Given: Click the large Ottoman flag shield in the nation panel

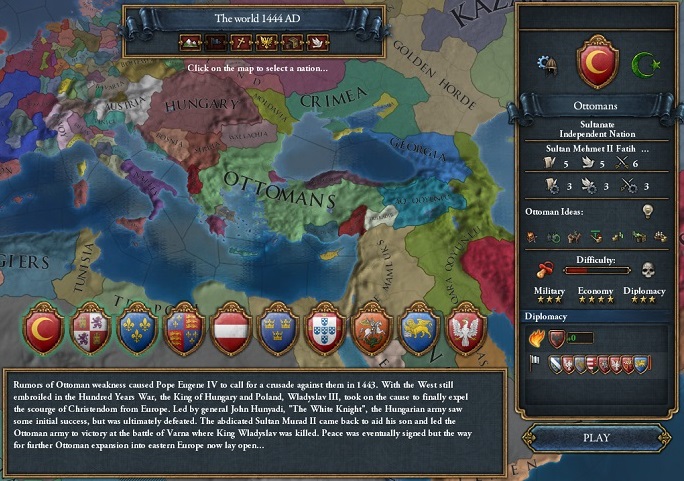Looking at the screenshot, I should coord(596,62).
